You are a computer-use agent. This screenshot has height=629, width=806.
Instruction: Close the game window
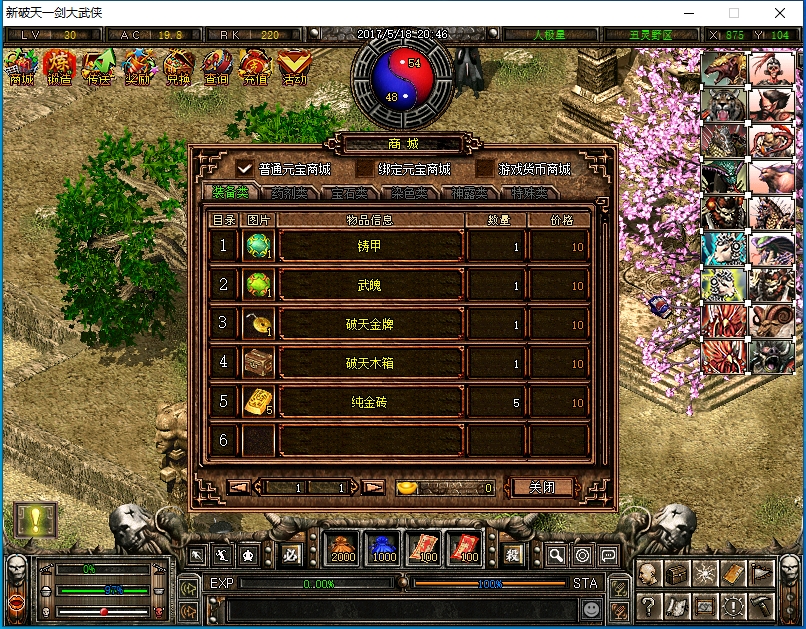[x=779, y=14]
